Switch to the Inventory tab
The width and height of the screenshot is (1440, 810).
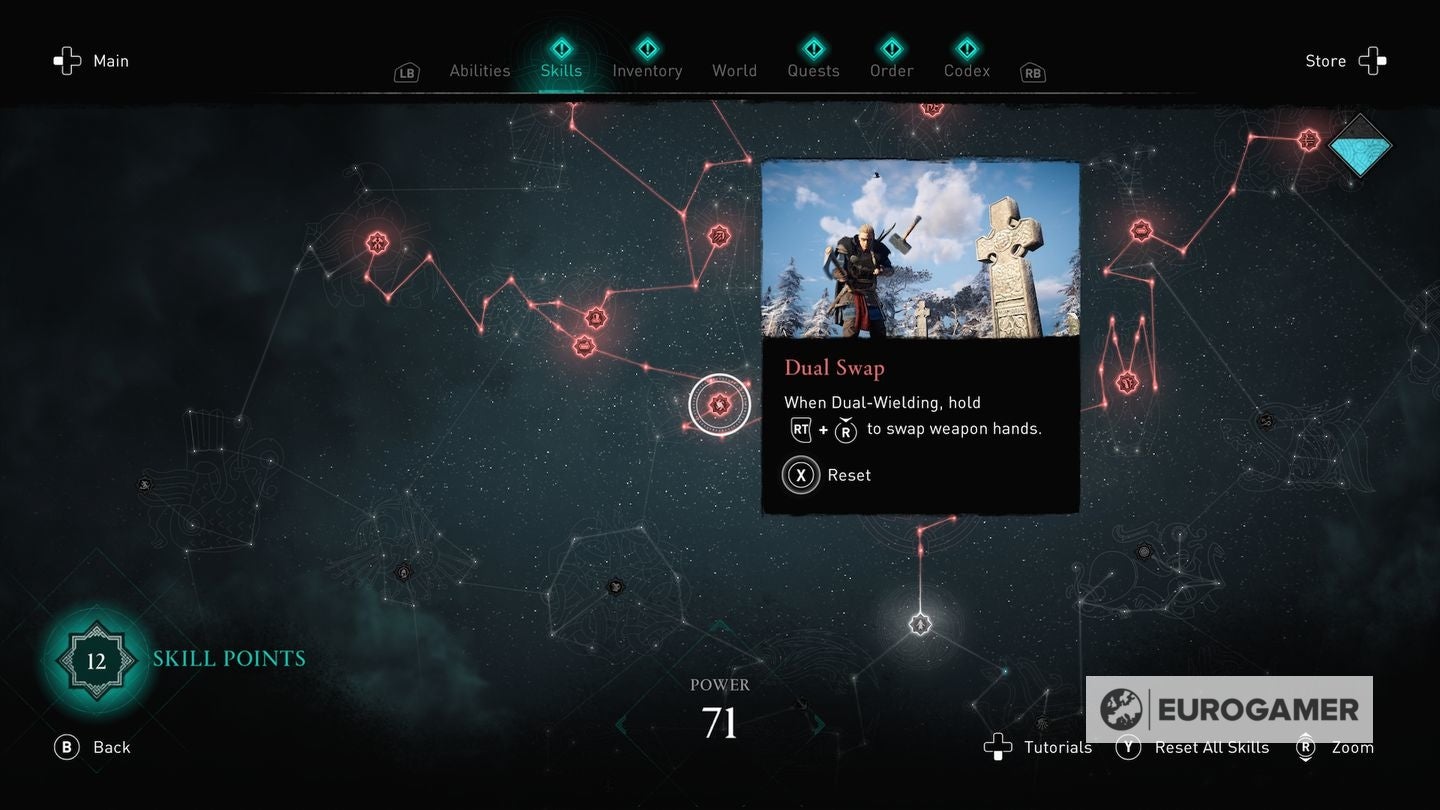pyautogui.click(x=647, y=70)
